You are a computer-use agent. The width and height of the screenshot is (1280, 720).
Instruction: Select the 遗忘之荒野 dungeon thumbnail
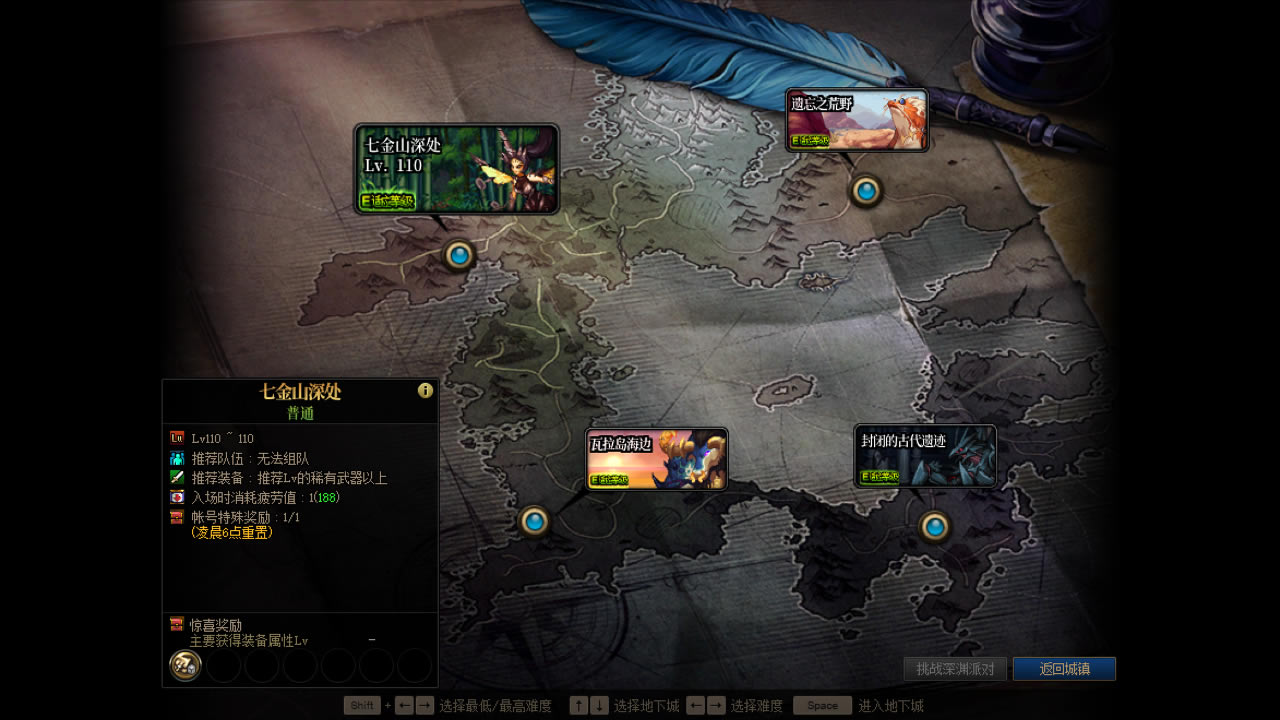(856, 118)
